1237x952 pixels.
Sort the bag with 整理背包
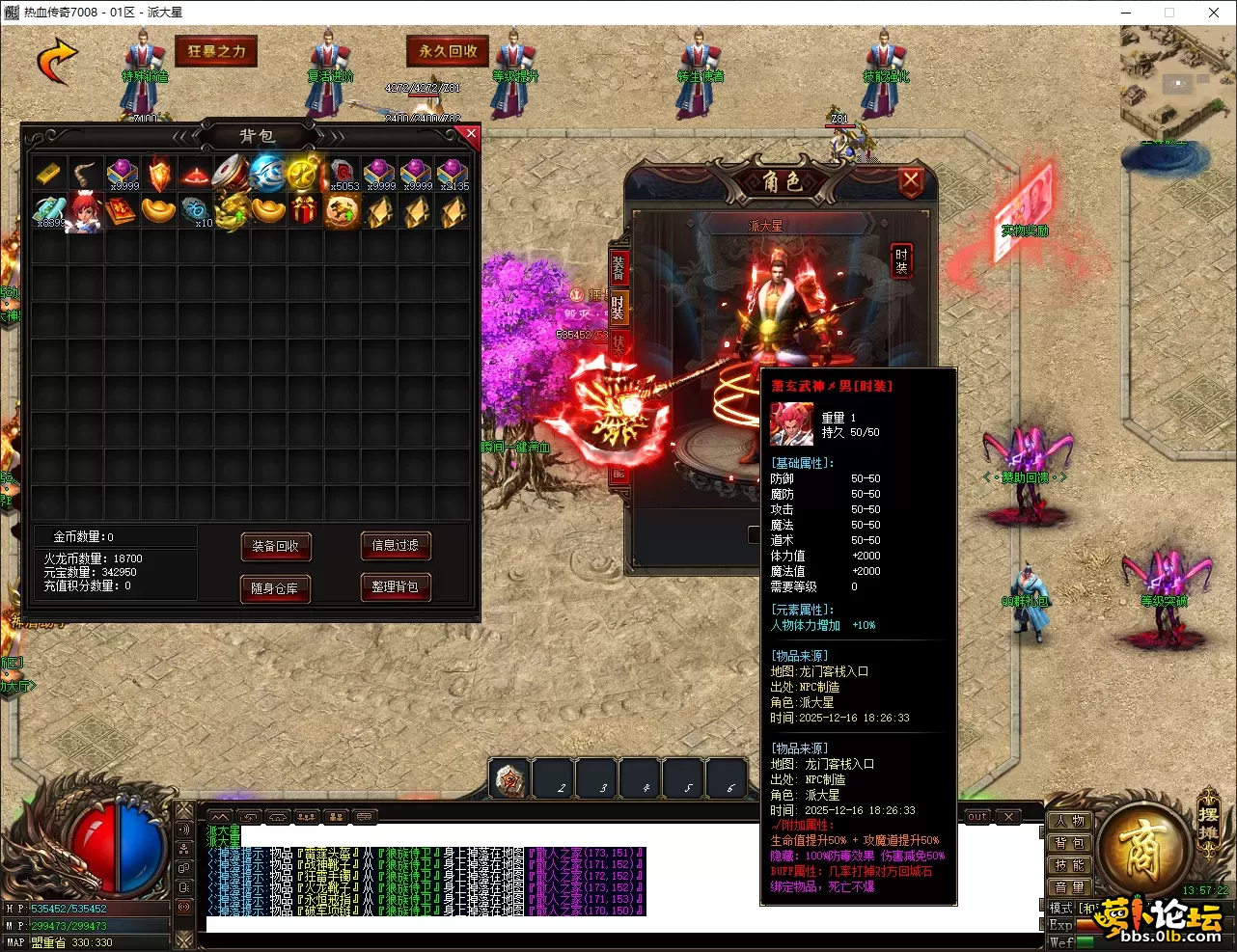tap(395, 586)
